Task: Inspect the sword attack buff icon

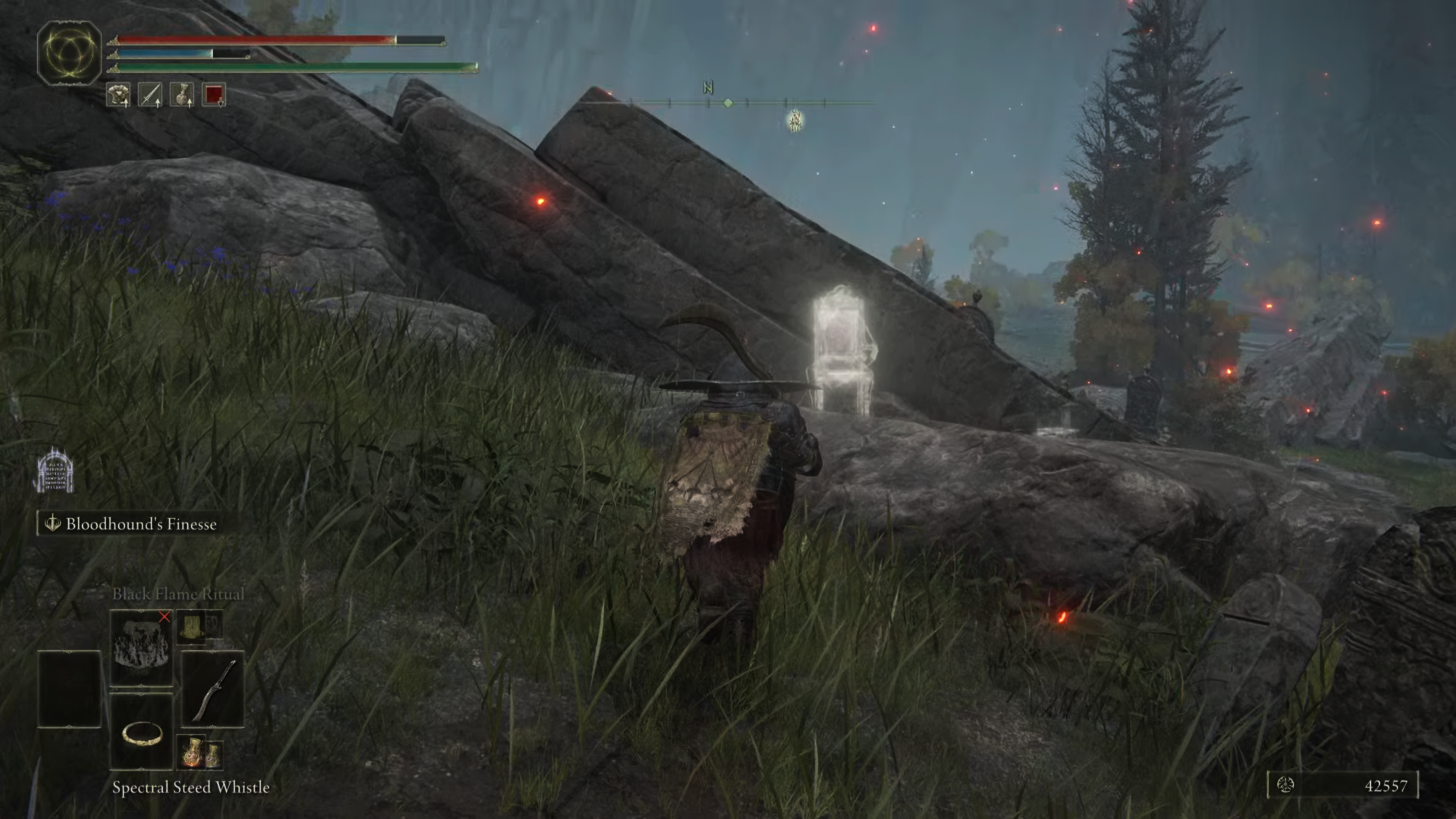Action: tap(151, 95)
